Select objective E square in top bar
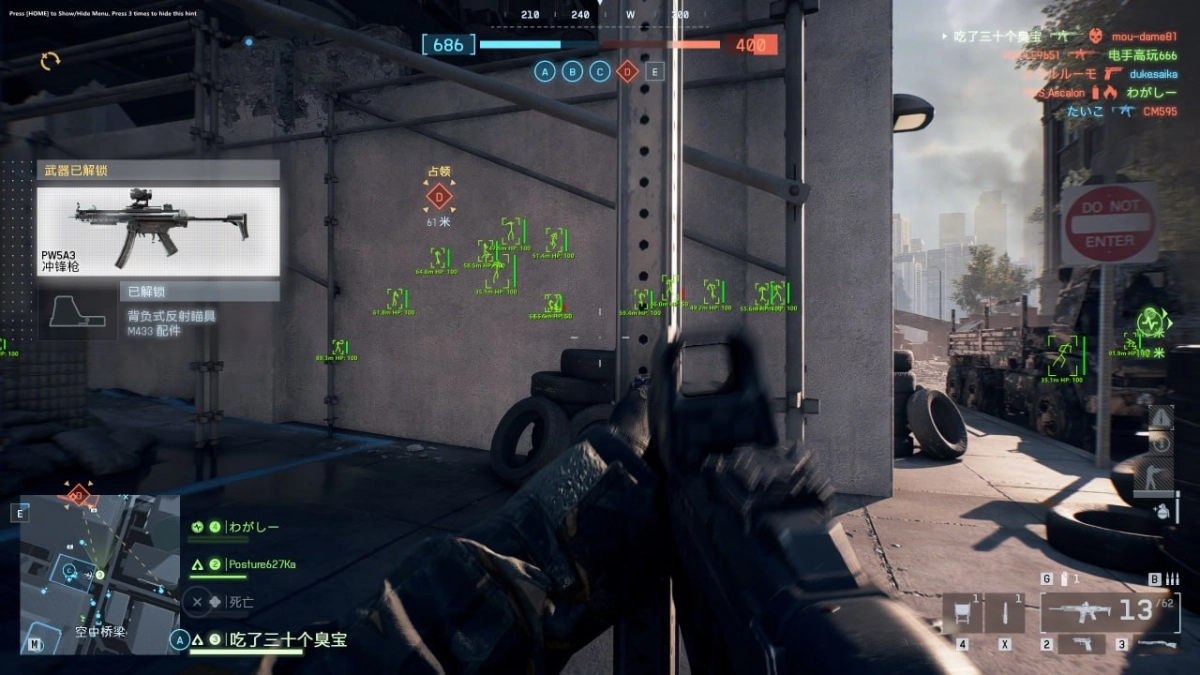1200x675 pixels. [655, 71]
